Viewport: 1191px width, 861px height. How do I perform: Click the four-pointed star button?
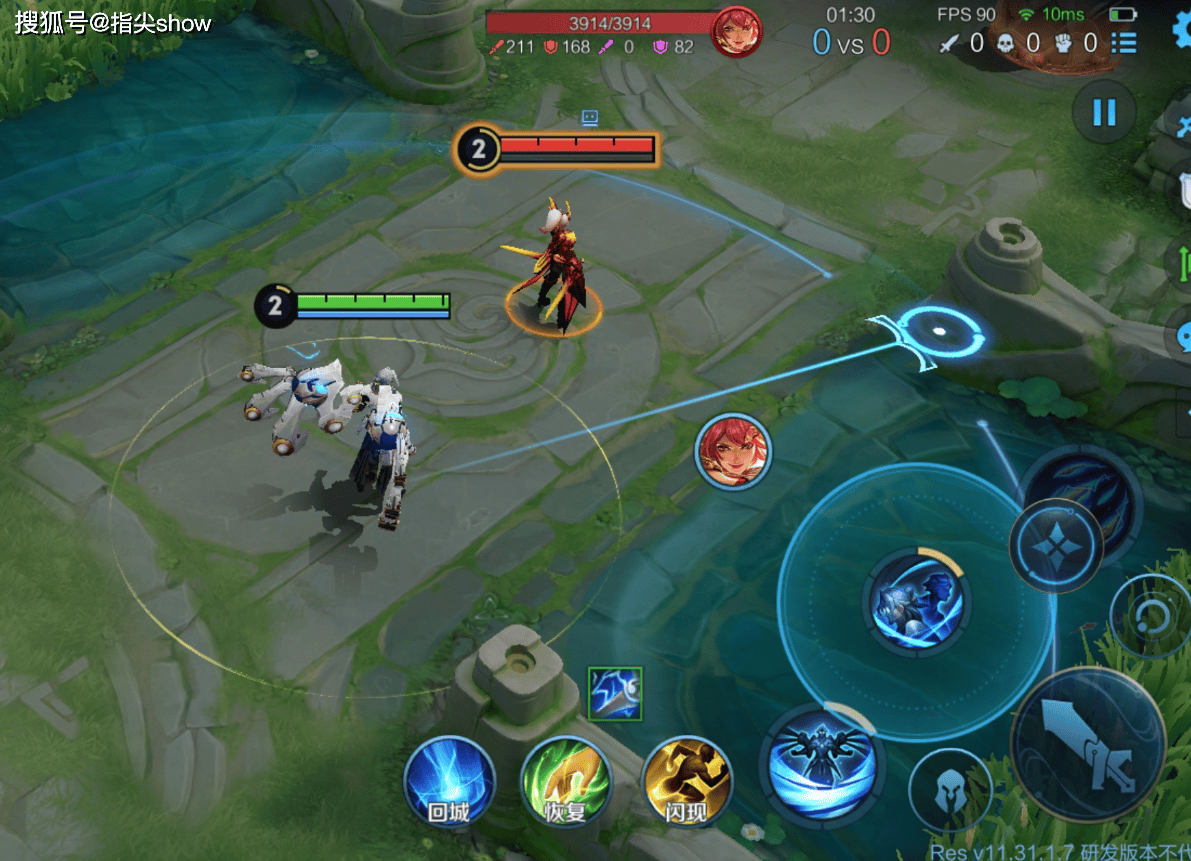[1055, 545]
